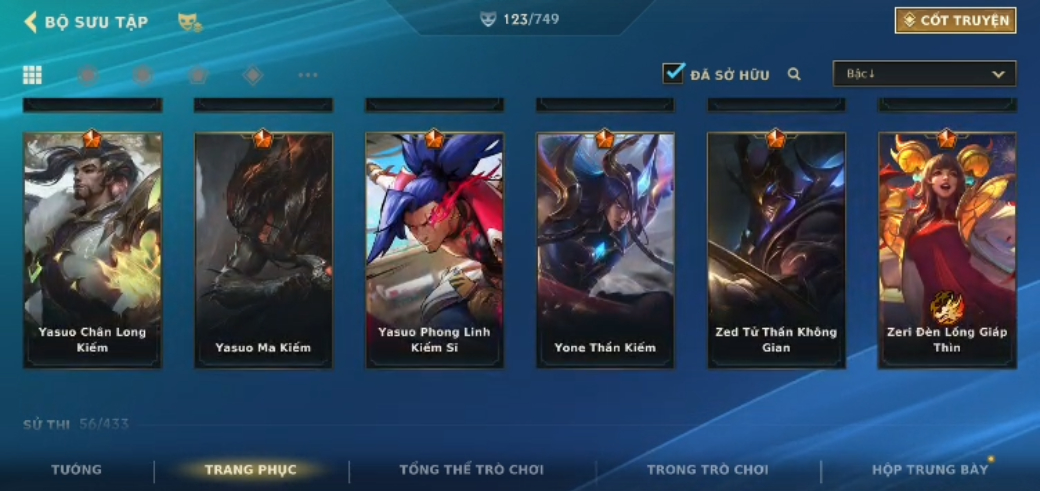The image size is (1040, 491).
Task: Toggle the Đã Sở Hữu checkbox
Action: 673,74
